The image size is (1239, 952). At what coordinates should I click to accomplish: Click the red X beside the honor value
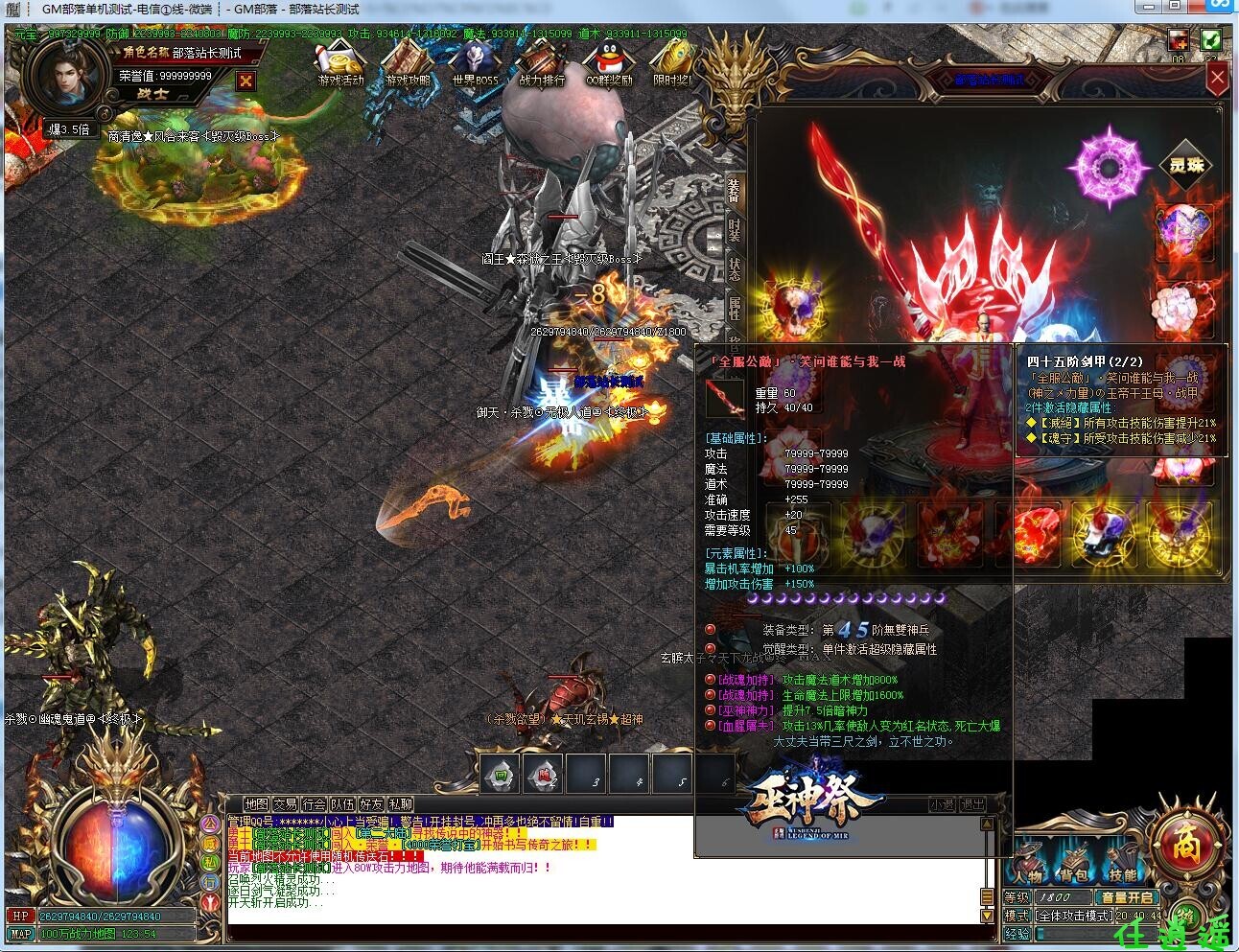(245, 81)
